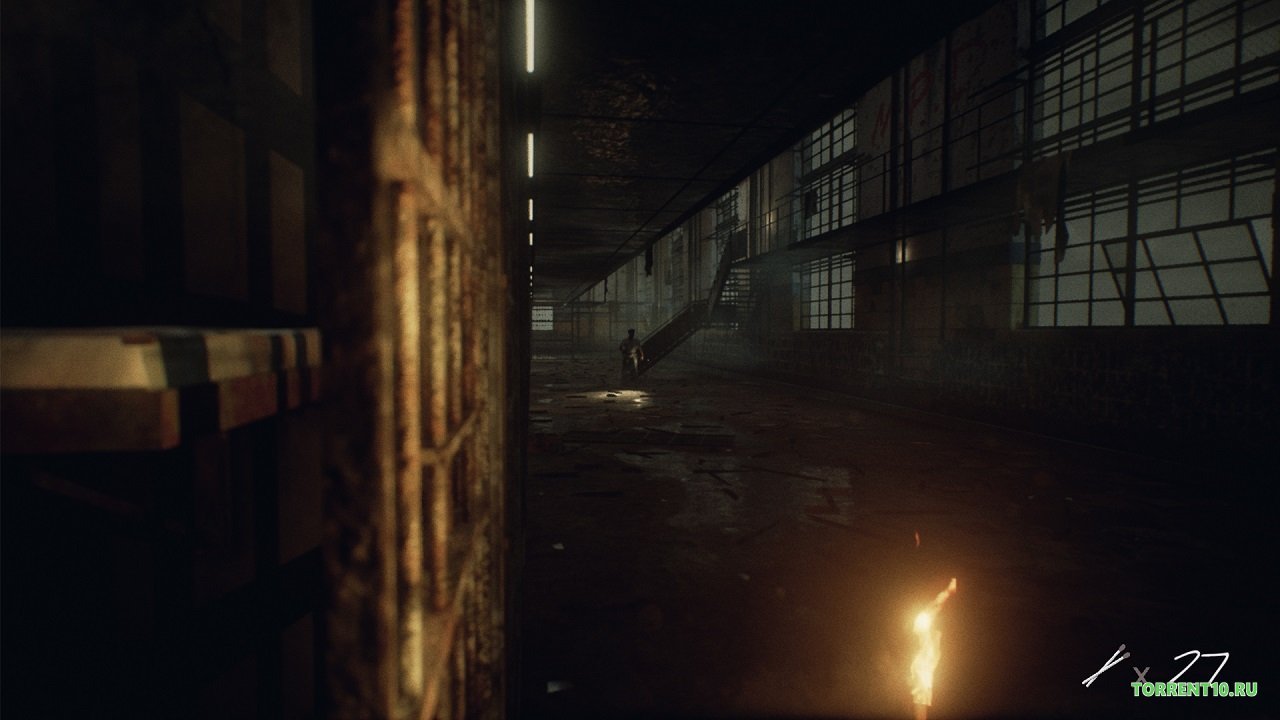Click the distant human figure by the stairs
This screenshot has width=1280, height=720.
(631, 348)
